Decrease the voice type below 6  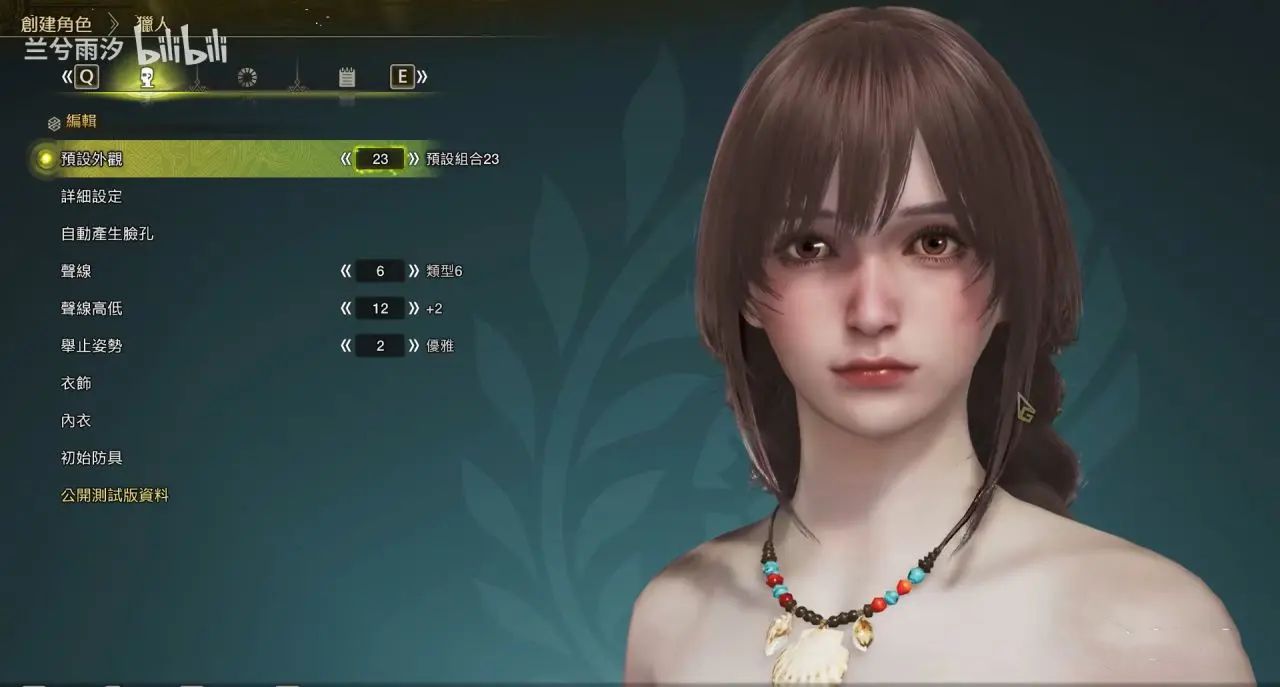pos(346,271)
